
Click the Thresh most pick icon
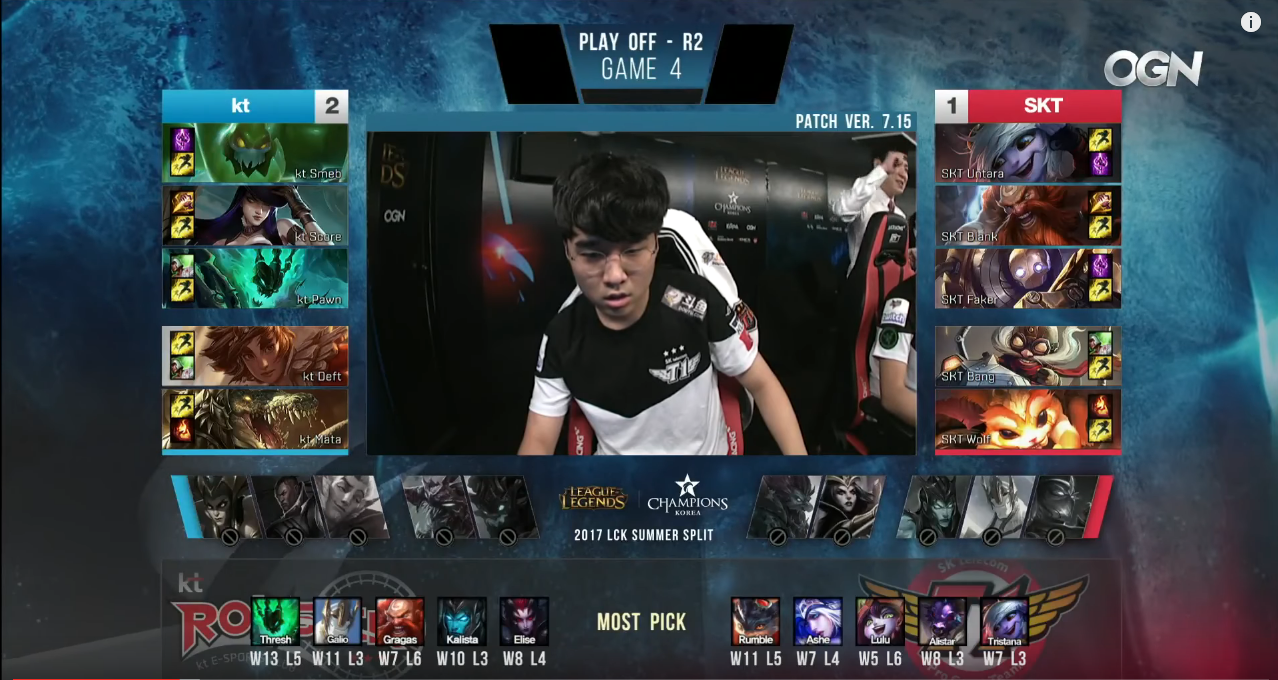(x=275, y=621)
